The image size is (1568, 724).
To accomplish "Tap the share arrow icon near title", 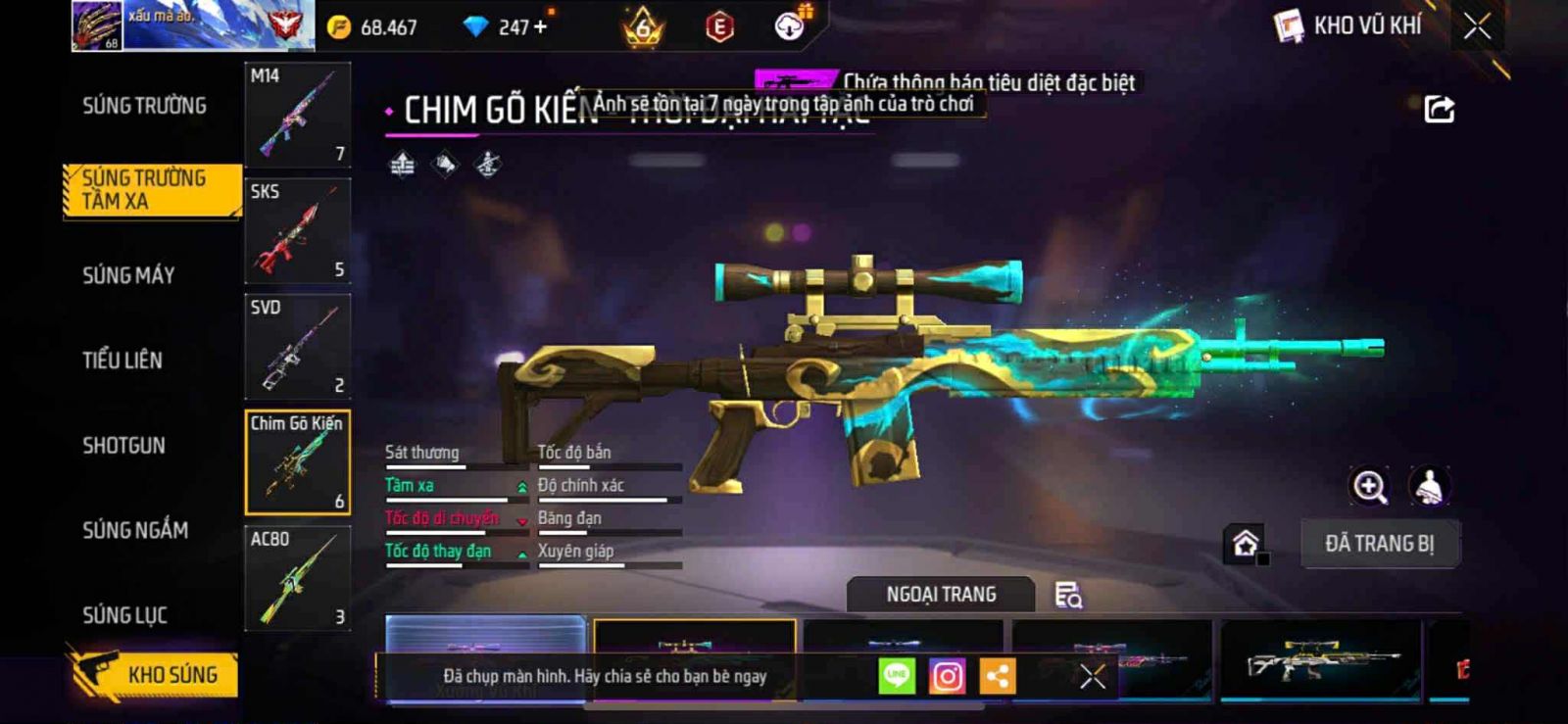I will tap(1439, 109).
